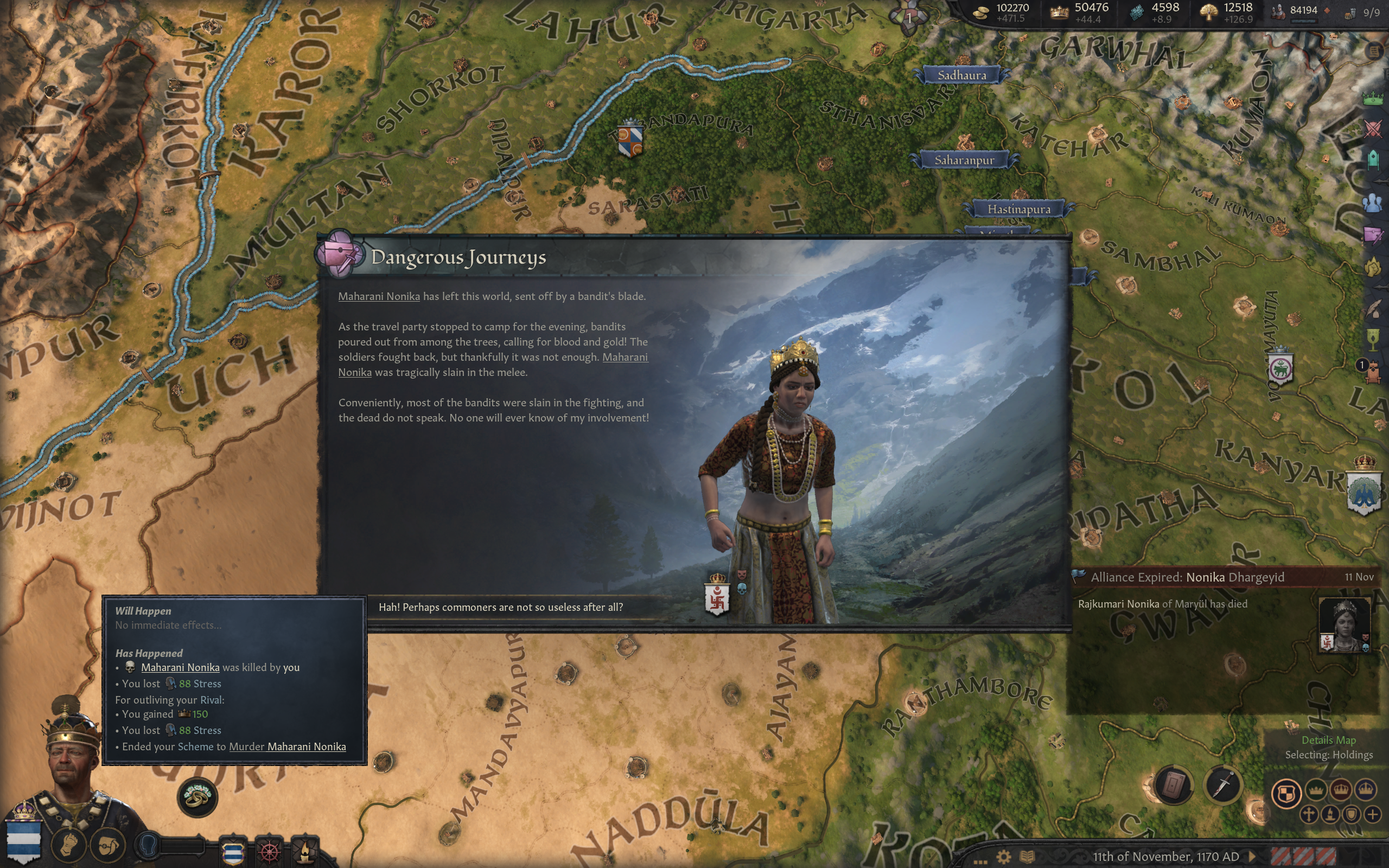Open the Court menu with blue people

tap(1373, 203)
